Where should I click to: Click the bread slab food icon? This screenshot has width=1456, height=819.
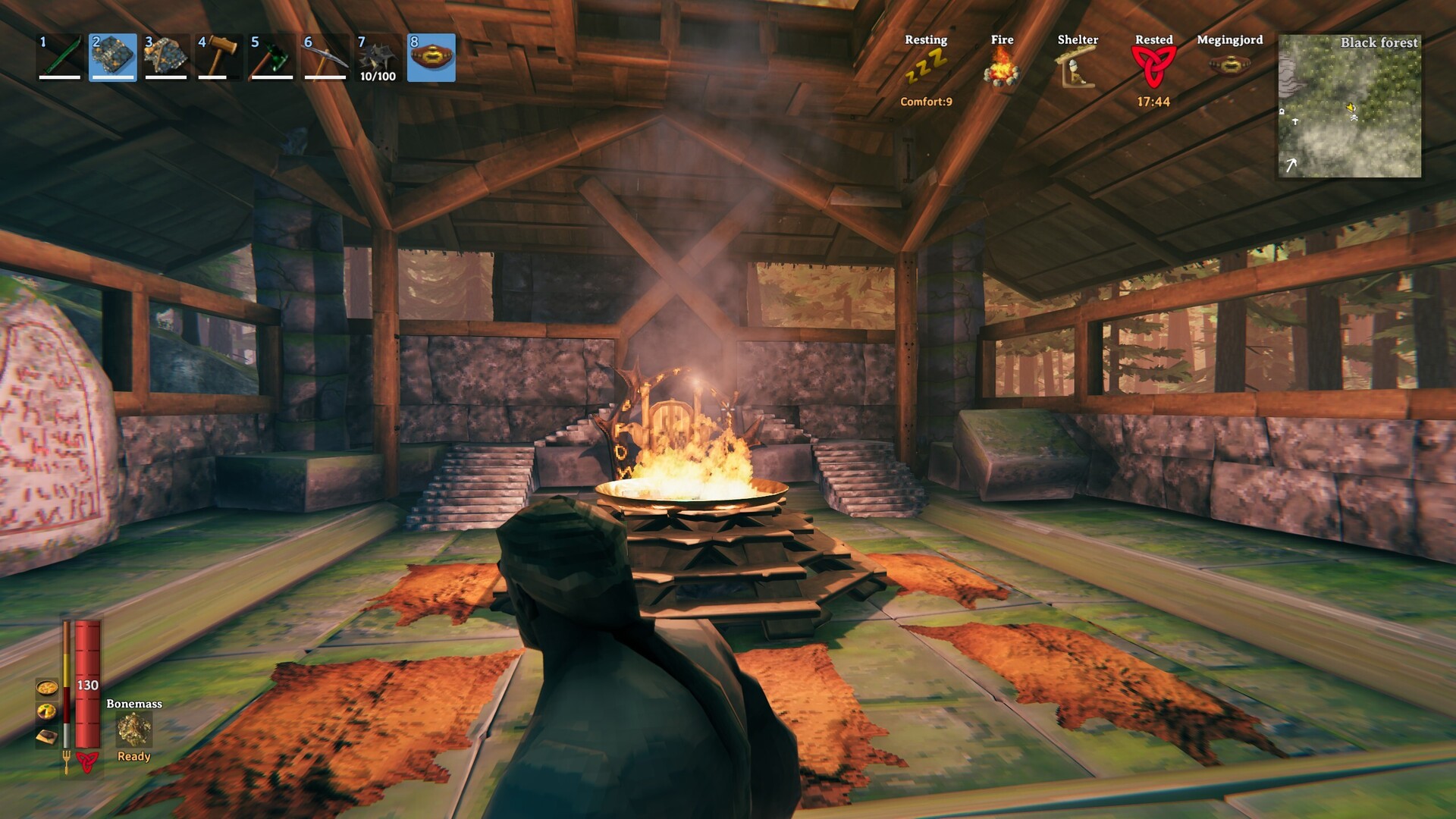coord(47,736)
